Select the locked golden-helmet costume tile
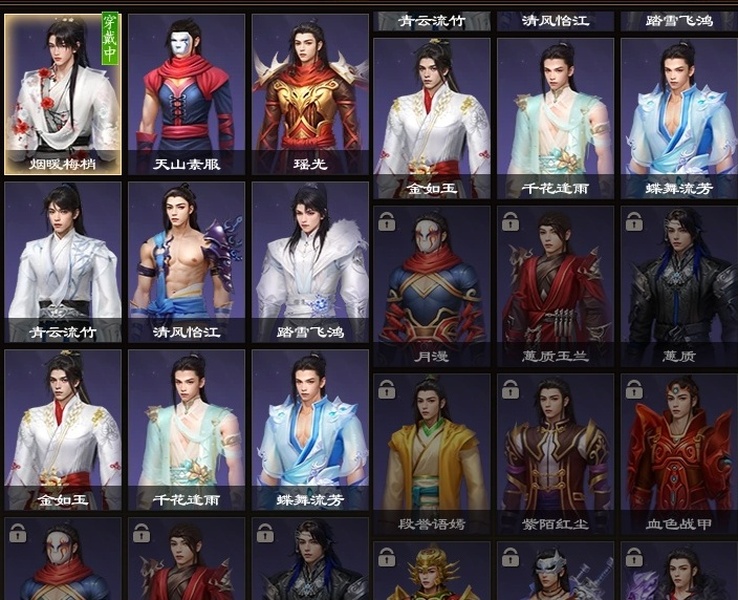The width and height of the screenshot is (738, 600). pyautogui.click(x=431, y=572)
